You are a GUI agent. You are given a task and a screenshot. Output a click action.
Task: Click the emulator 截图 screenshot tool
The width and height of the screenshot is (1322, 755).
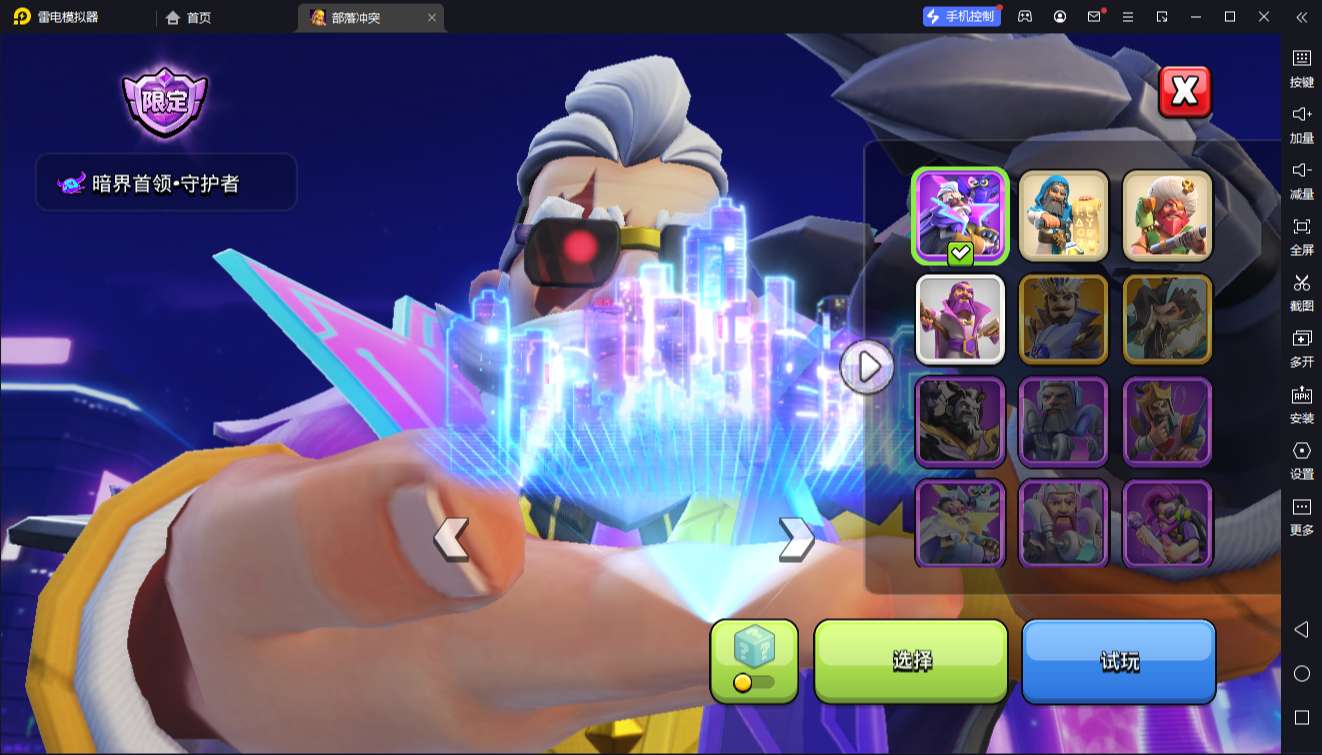[x=1301, y=292]
